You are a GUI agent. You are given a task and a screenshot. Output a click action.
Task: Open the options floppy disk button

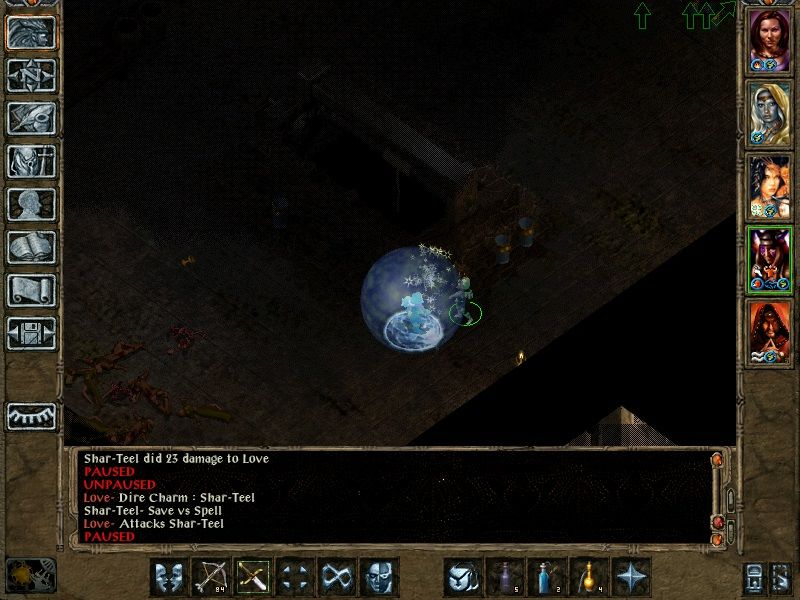tap(31, 333)
